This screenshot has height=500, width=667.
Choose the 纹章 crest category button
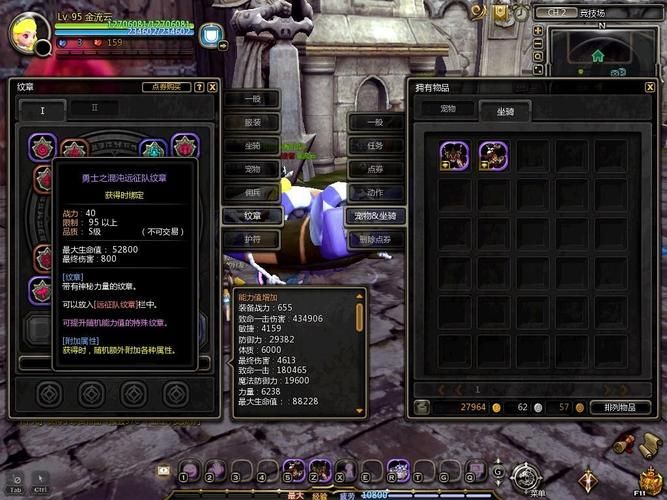pyautogui.click(x=251, y=215)
